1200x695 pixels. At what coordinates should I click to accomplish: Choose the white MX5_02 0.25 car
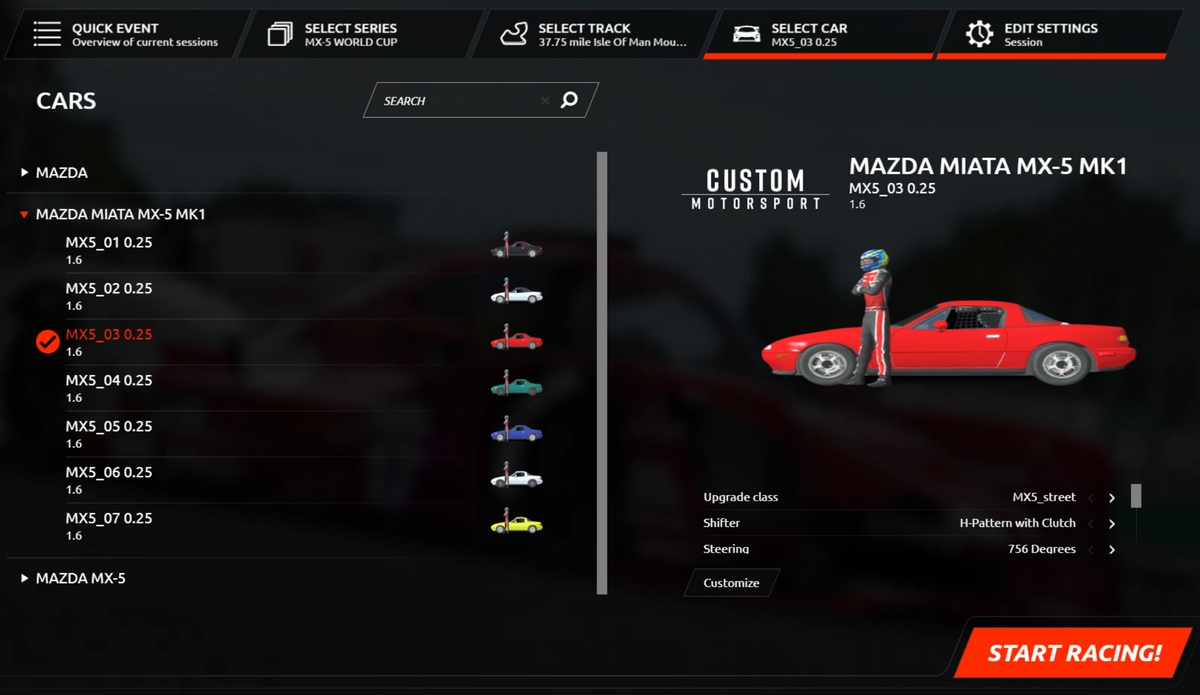coord(109,295)
